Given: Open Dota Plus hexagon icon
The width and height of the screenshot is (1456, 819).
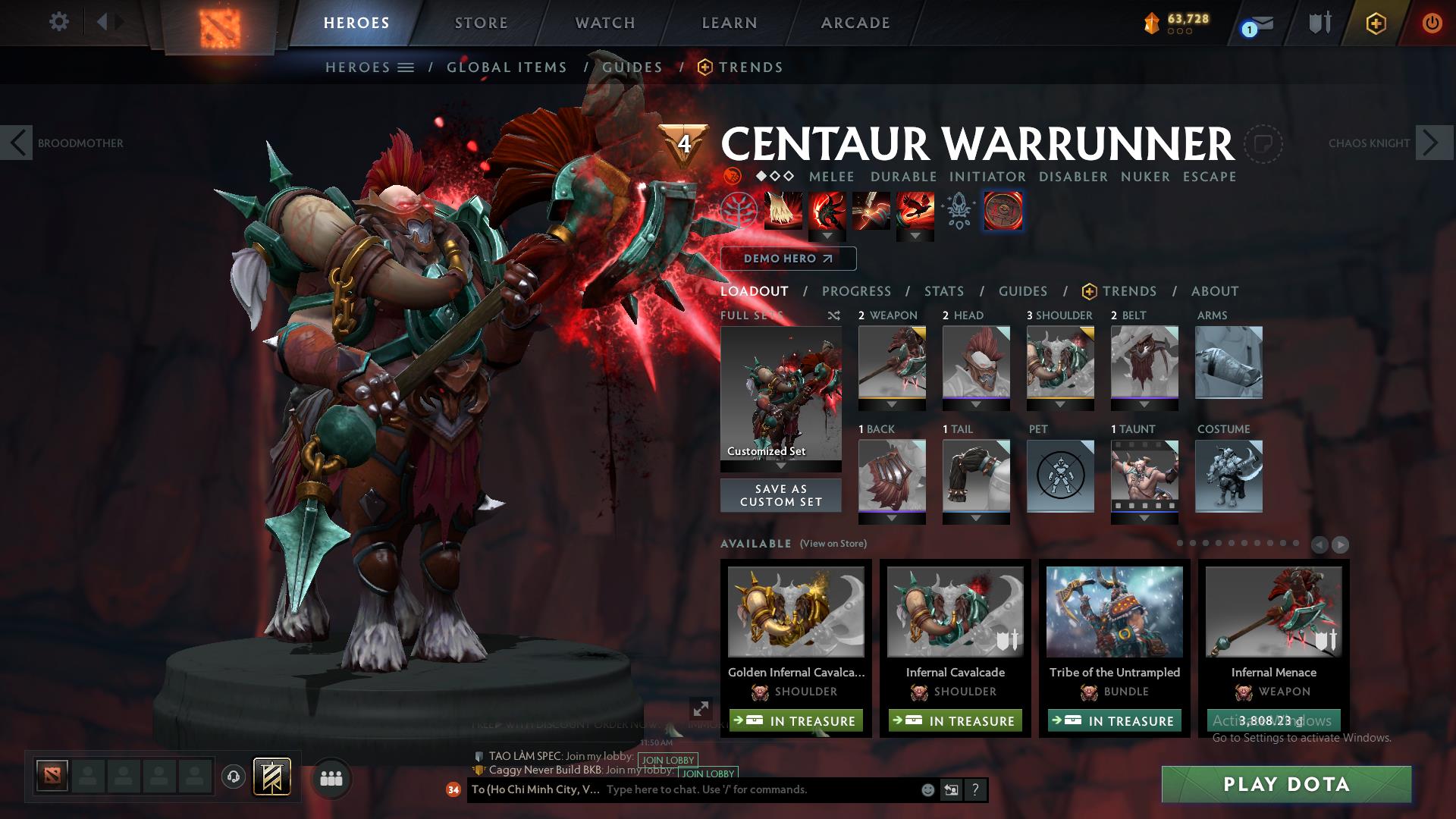Looking at the screenshot, I should click(x=1376, y=22).
